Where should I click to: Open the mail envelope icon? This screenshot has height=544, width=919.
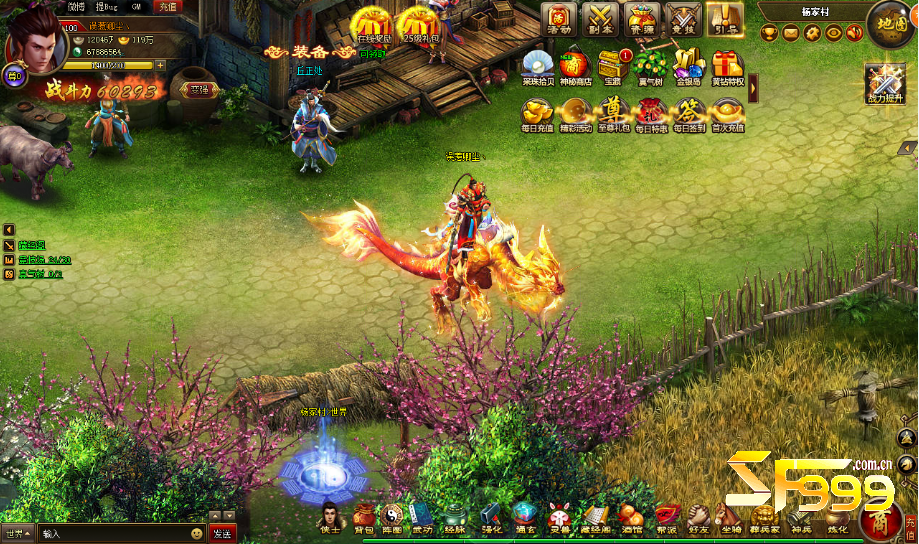pyautogui.click(x=790, y=33)
